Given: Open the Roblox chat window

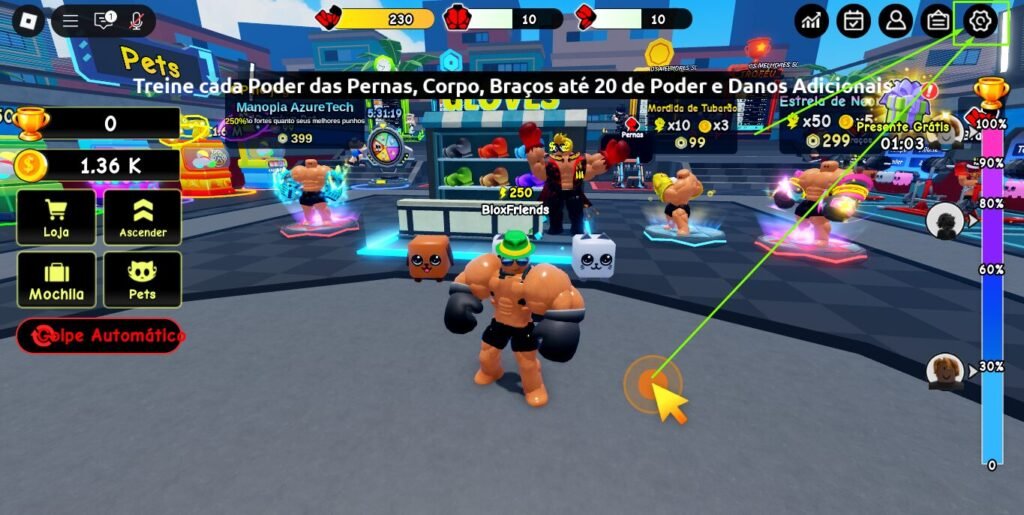Looking at the screenshot, I should (x=104, y=20).
